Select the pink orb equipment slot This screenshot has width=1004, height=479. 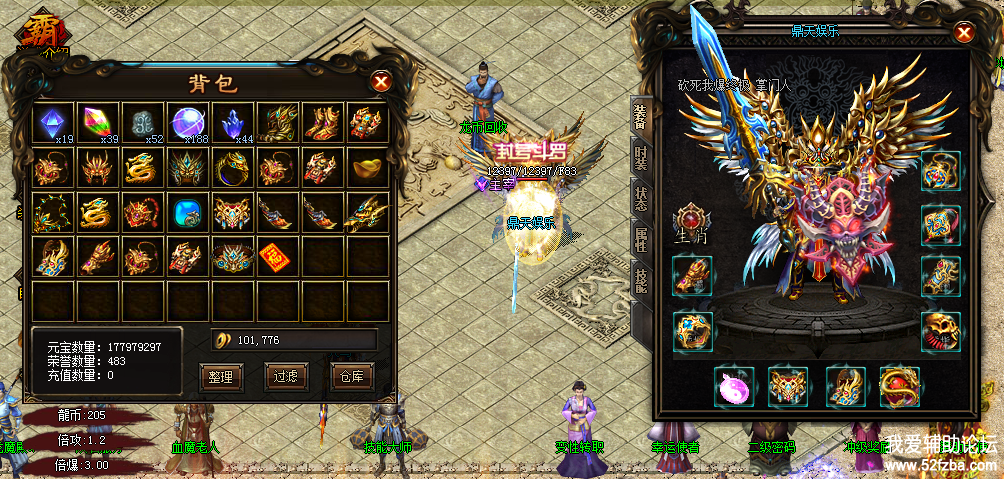(735, 386)
